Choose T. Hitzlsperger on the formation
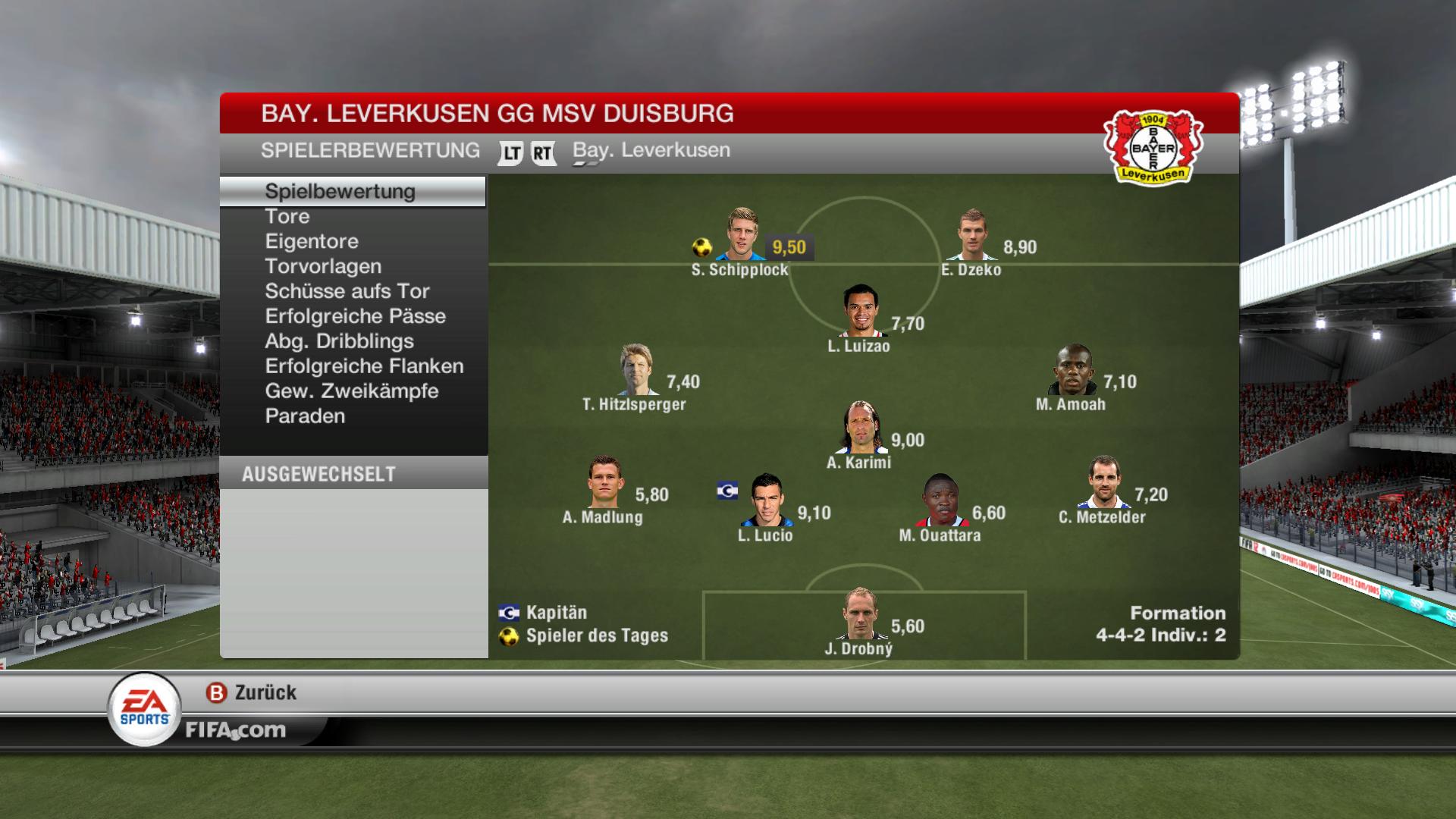 635,370
